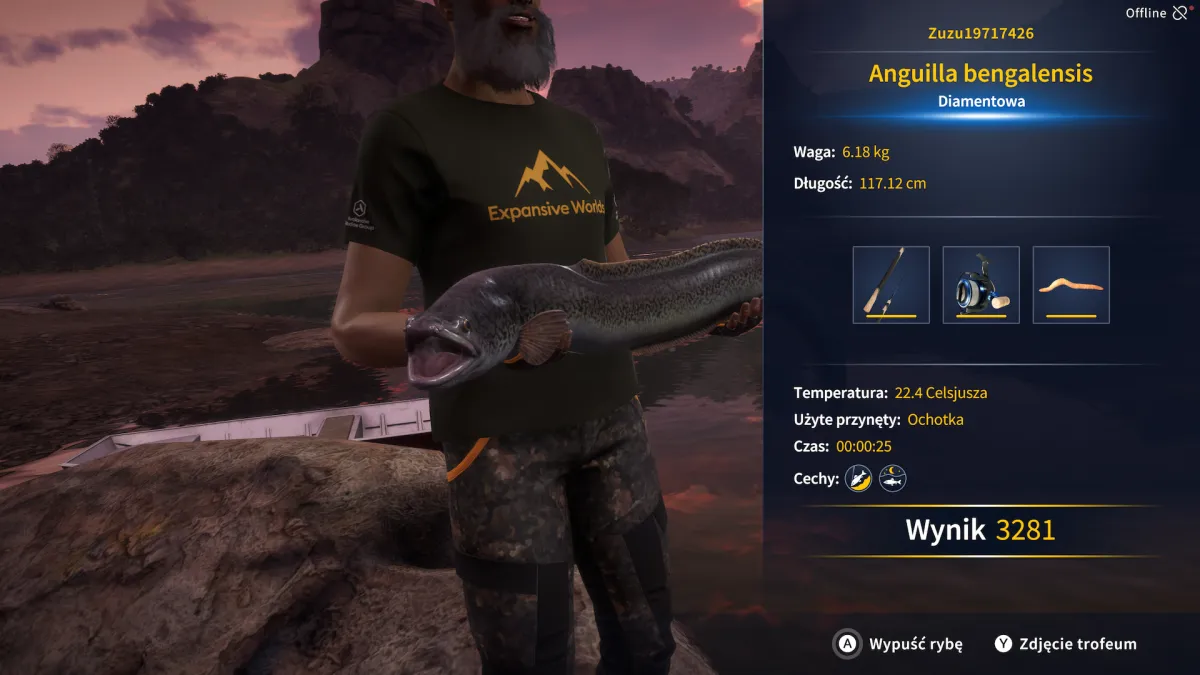The image size is (1200, 675).
Task: Select the worm bait slot
Action: pos(1070,285)
